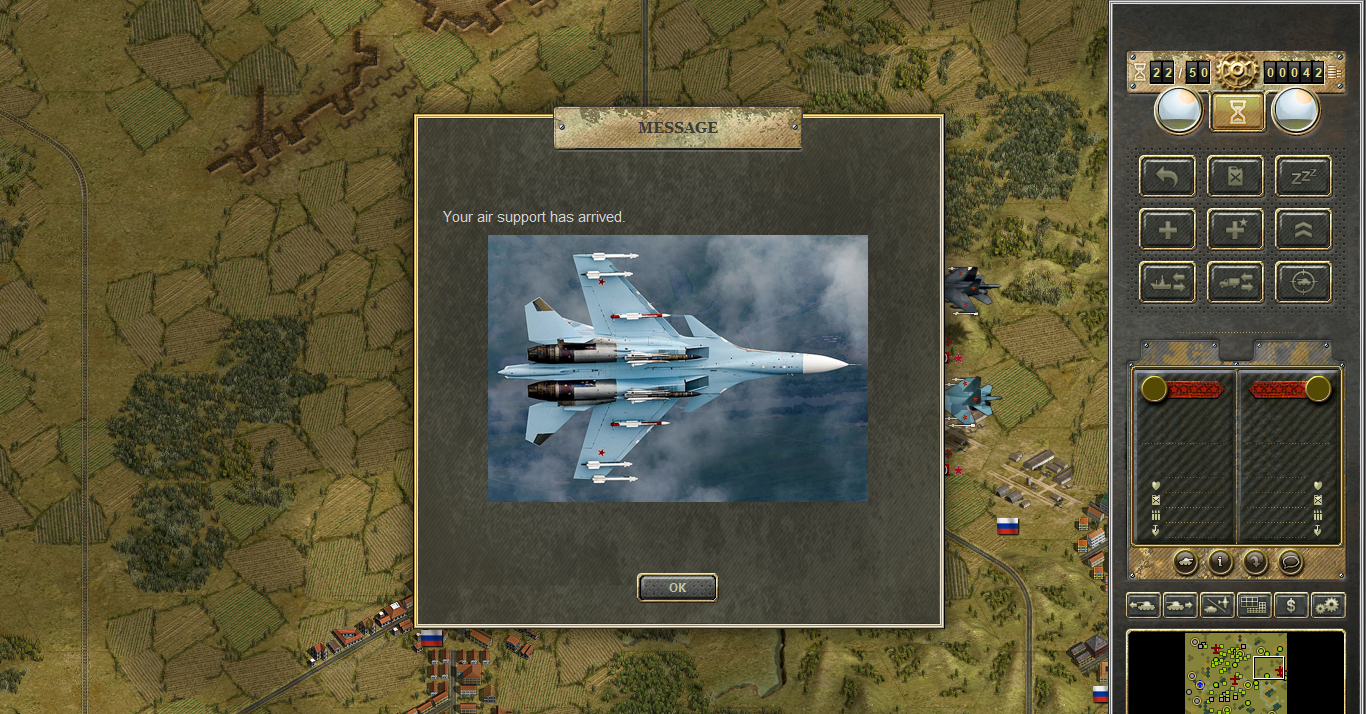Viewport: 1366px width, 714px height.
Task: End the turn with the hourglass button
Action: coord(1237,112)
